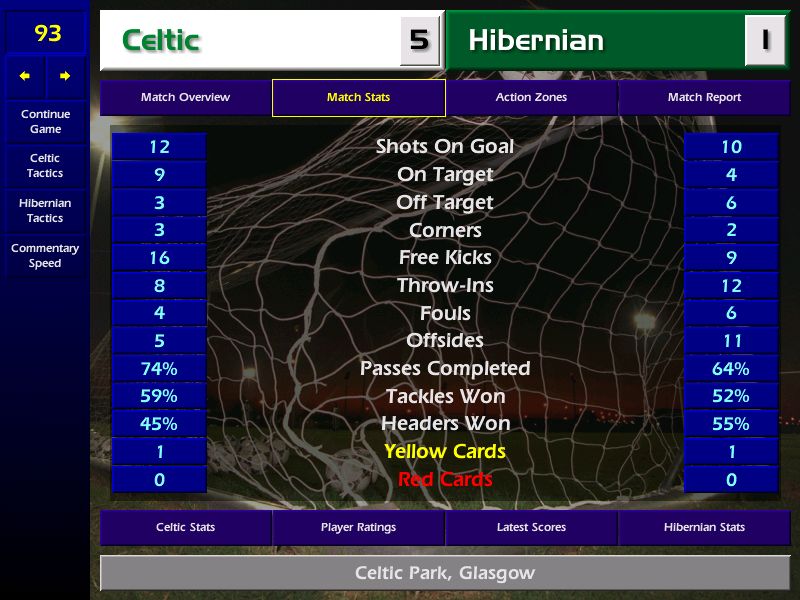Check the Latest Scores
The width and height of the screenshot is (800, 600).
pyautogui.click(x=531, y=527)
